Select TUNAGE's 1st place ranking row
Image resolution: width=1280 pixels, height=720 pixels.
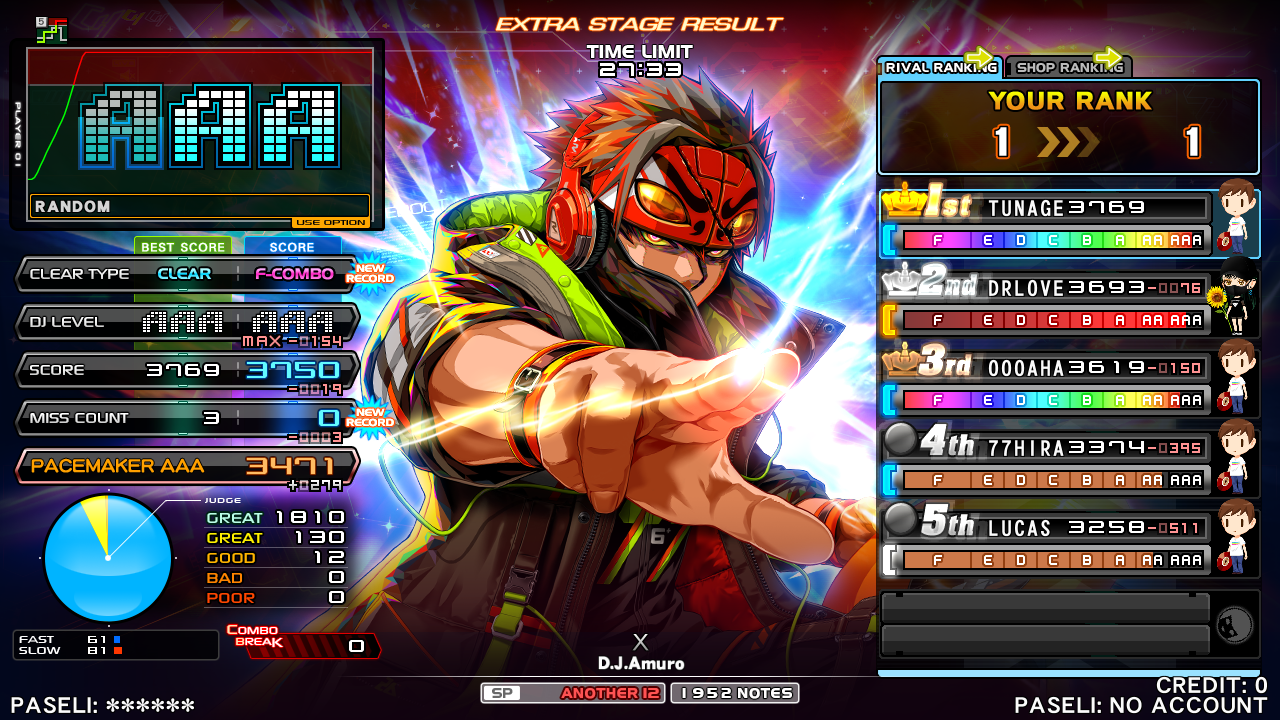(x=1045, y=223)
